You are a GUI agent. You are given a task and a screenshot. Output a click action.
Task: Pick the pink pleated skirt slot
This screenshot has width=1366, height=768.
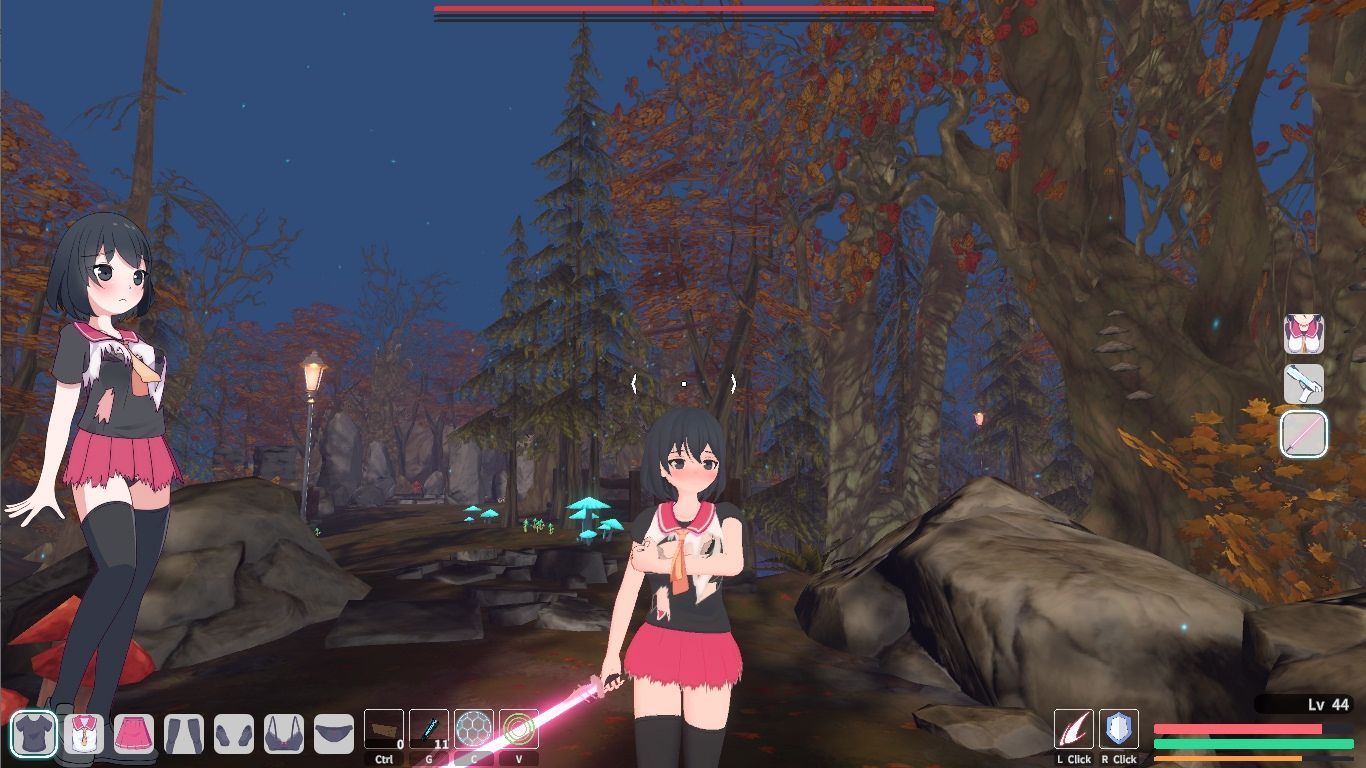click(x=134, y=734)
